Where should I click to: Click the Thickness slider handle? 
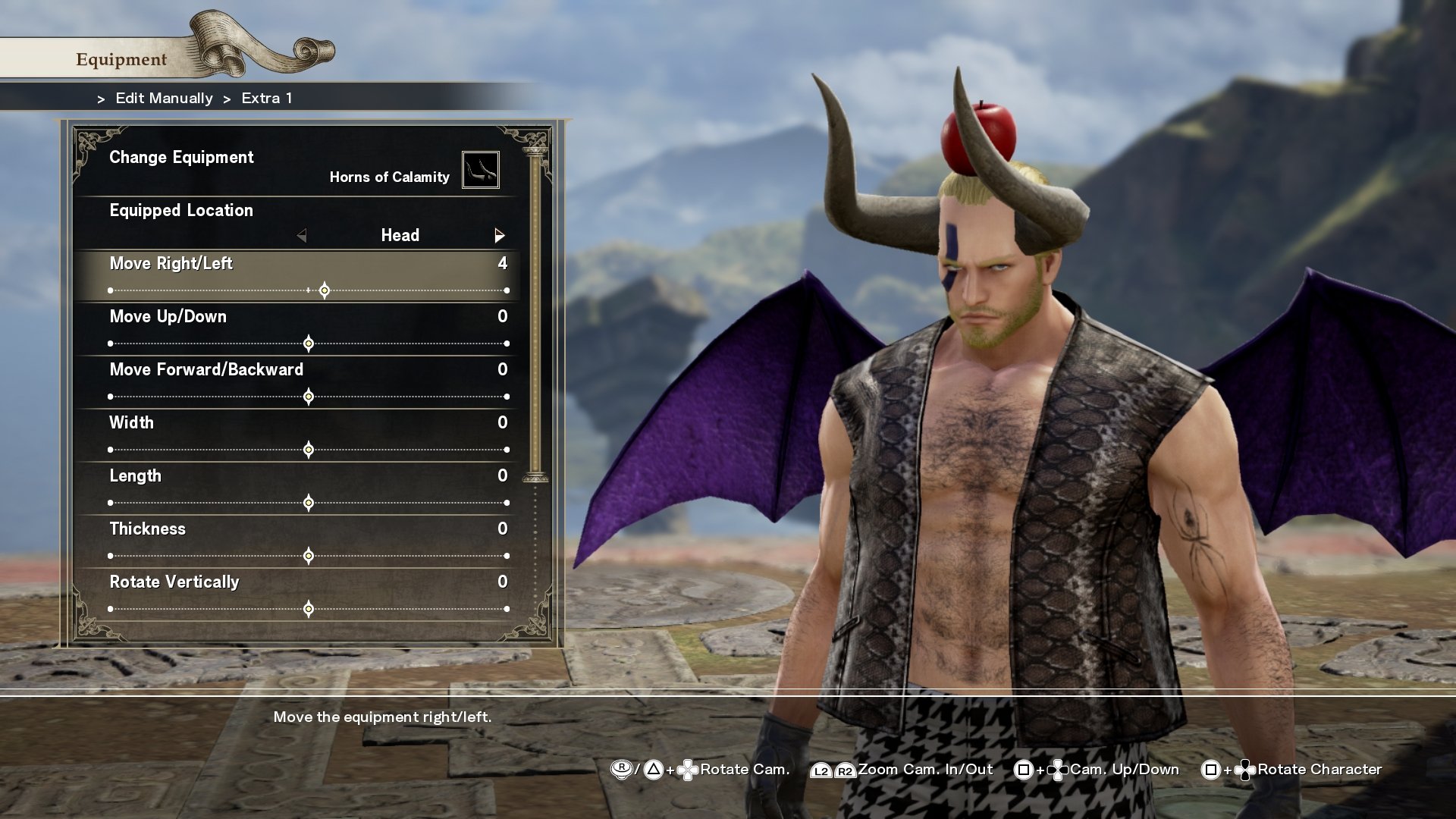pyautogui.click(x=308, y=555)
